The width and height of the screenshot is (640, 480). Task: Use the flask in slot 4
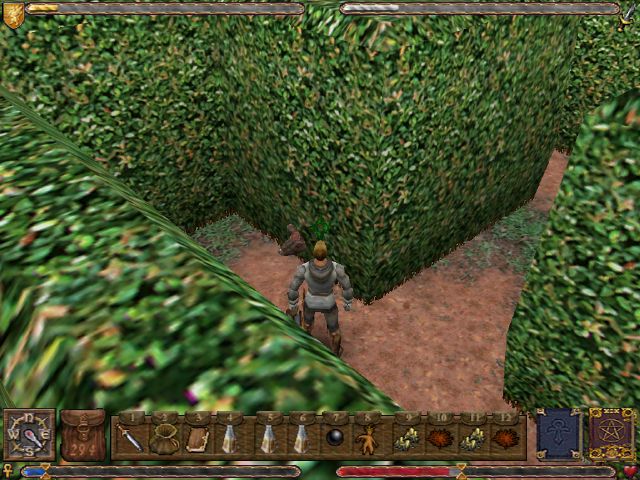pyautogui.click(x=230, y=437)
